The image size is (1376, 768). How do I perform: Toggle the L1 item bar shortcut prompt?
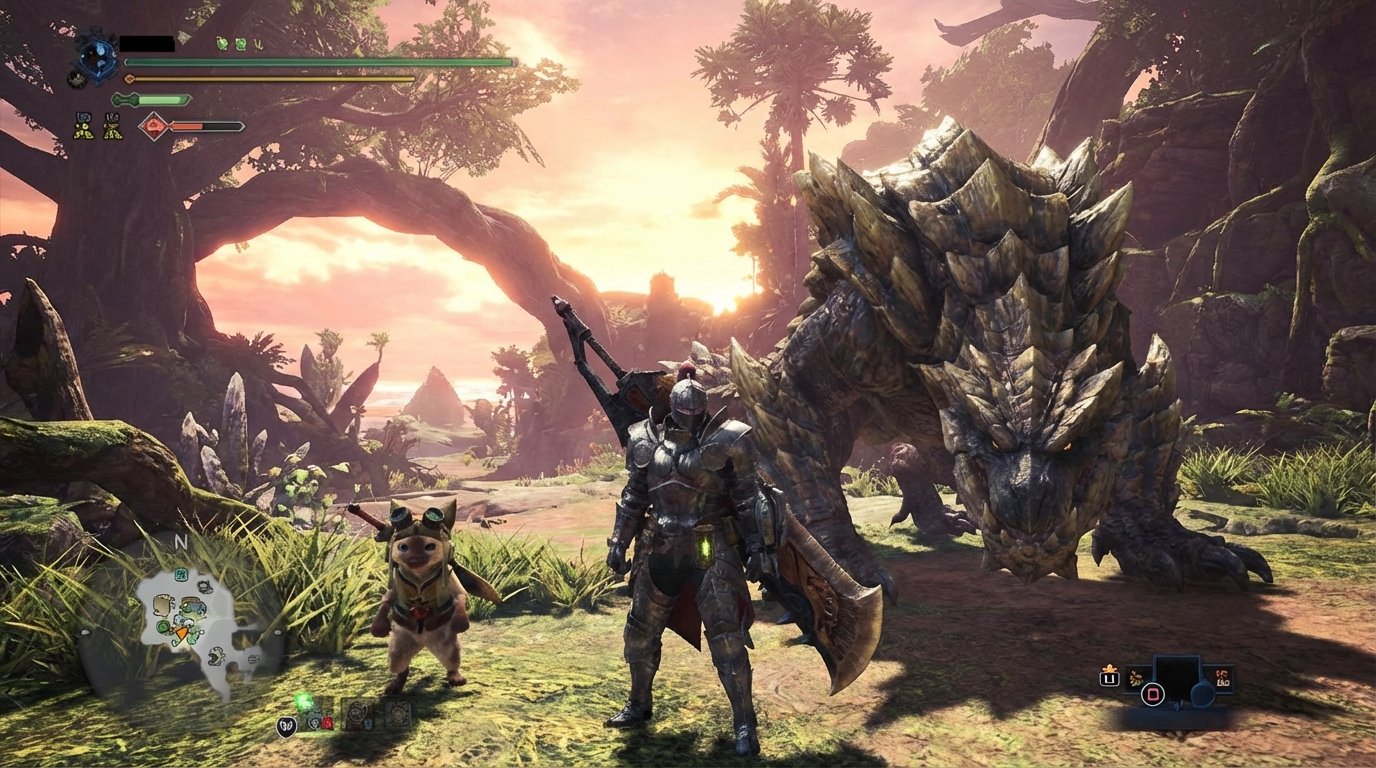tap(1109, 678)
